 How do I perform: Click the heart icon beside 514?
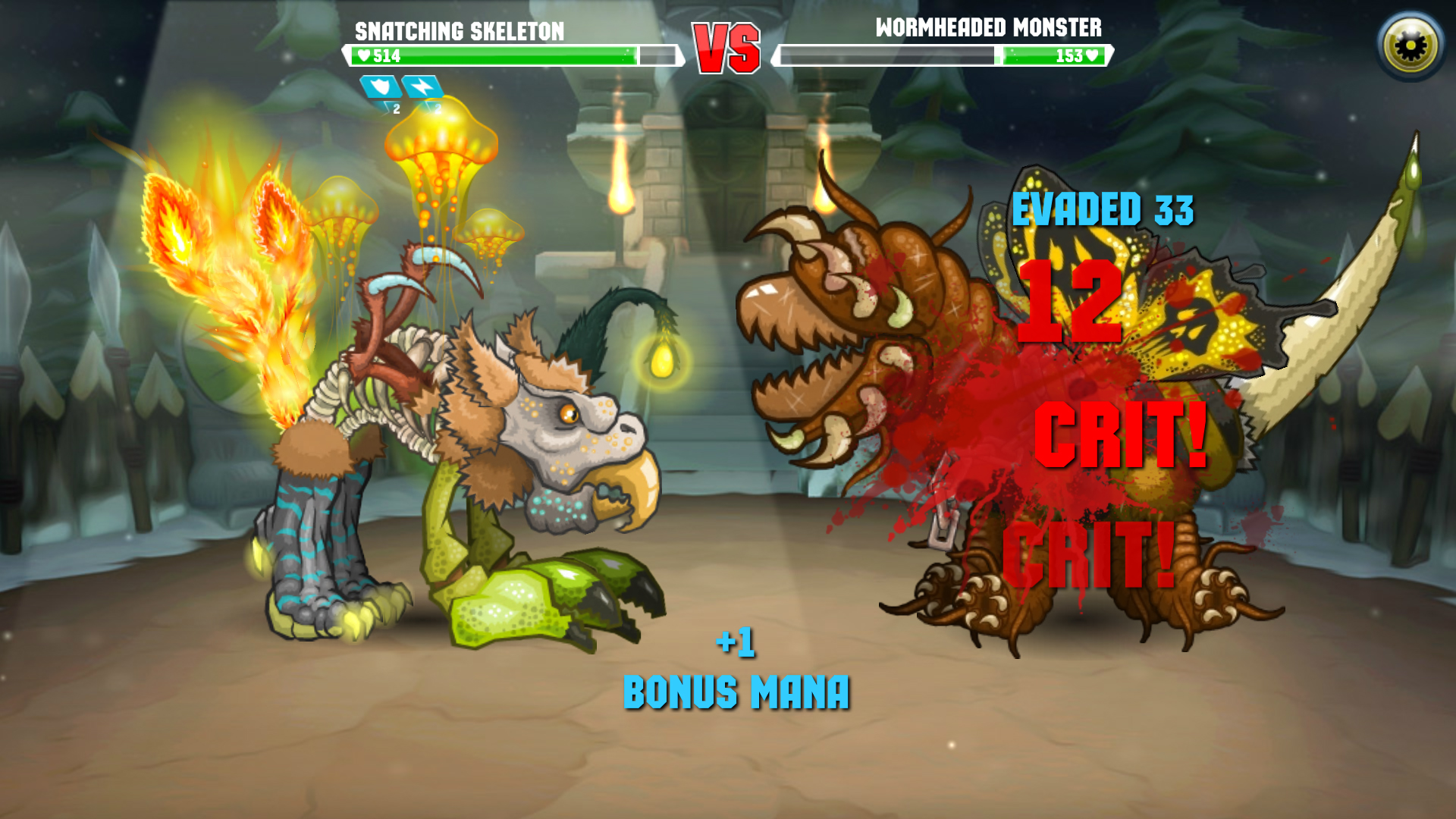[x=365, y=55]
